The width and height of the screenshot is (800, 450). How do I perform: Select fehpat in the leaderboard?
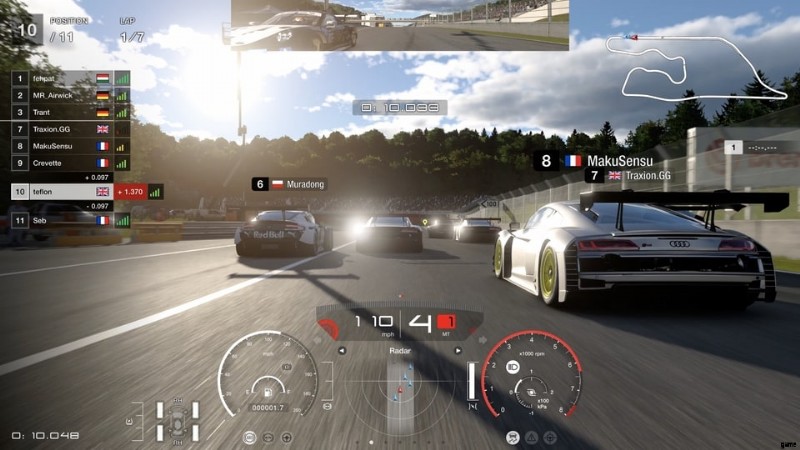coord(60,78)
